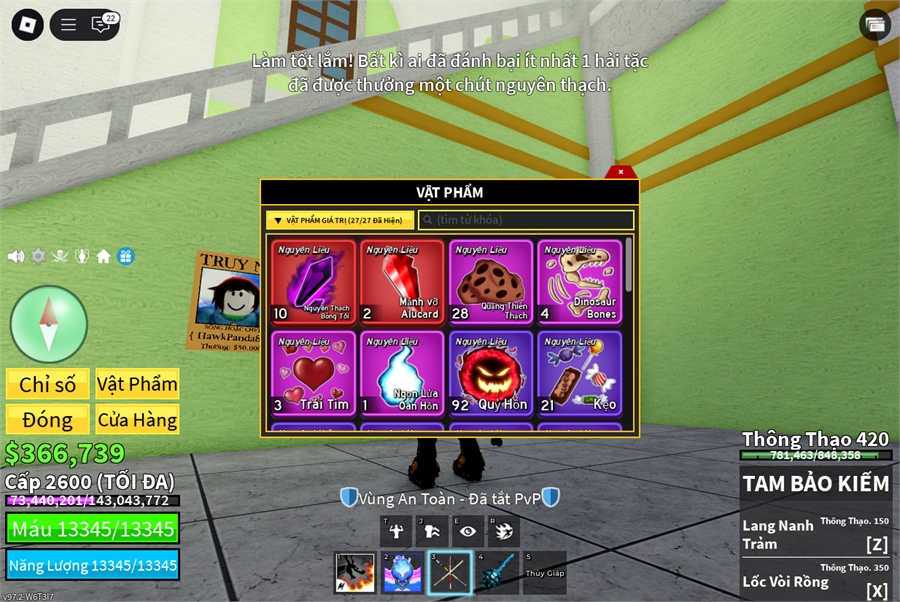Select the Nguyên Thạch Bóng Tối item
900x602 pixels.
click(x=313, y=282)
